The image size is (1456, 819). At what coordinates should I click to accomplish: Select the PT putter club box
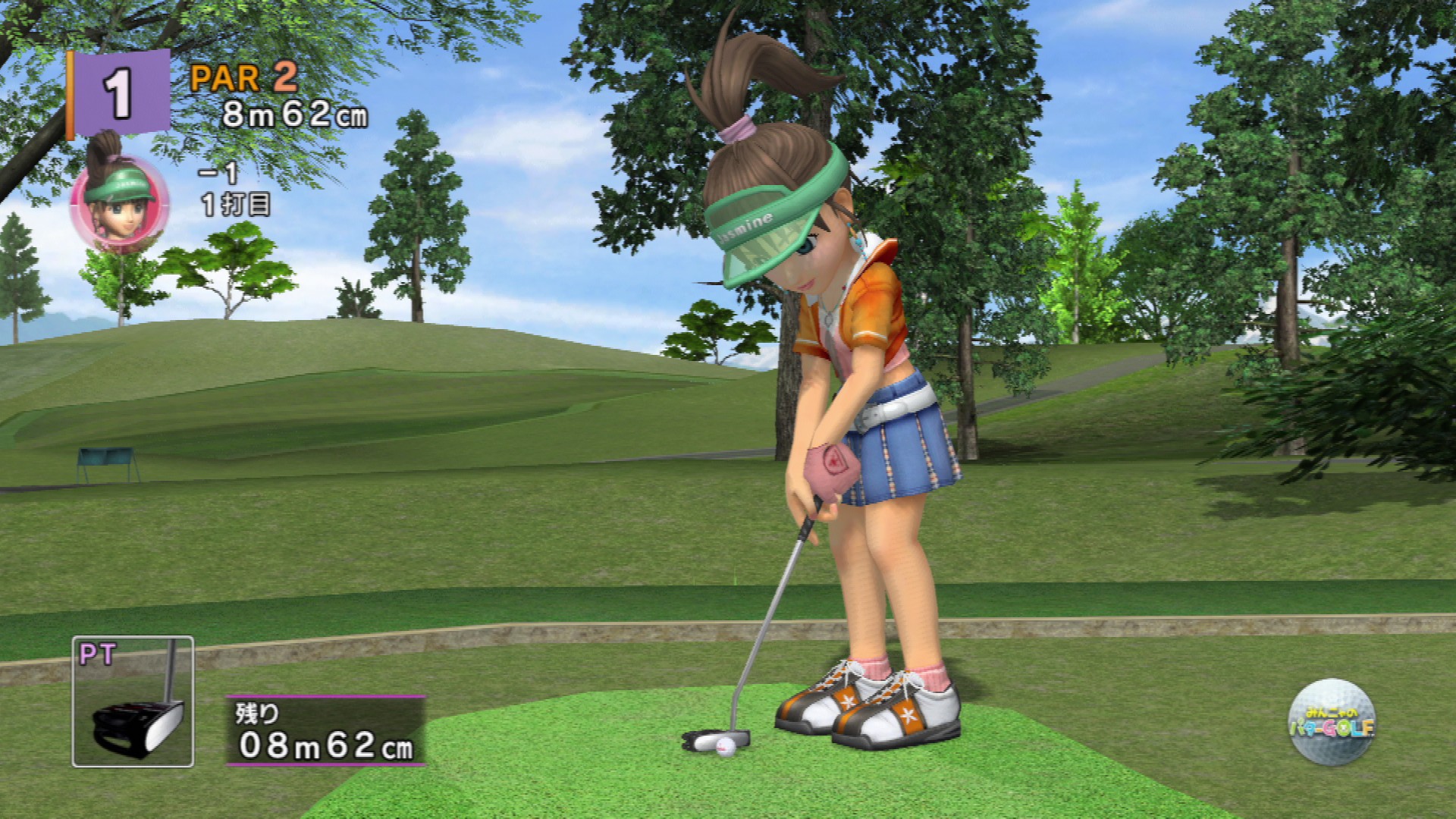(133, 701)
